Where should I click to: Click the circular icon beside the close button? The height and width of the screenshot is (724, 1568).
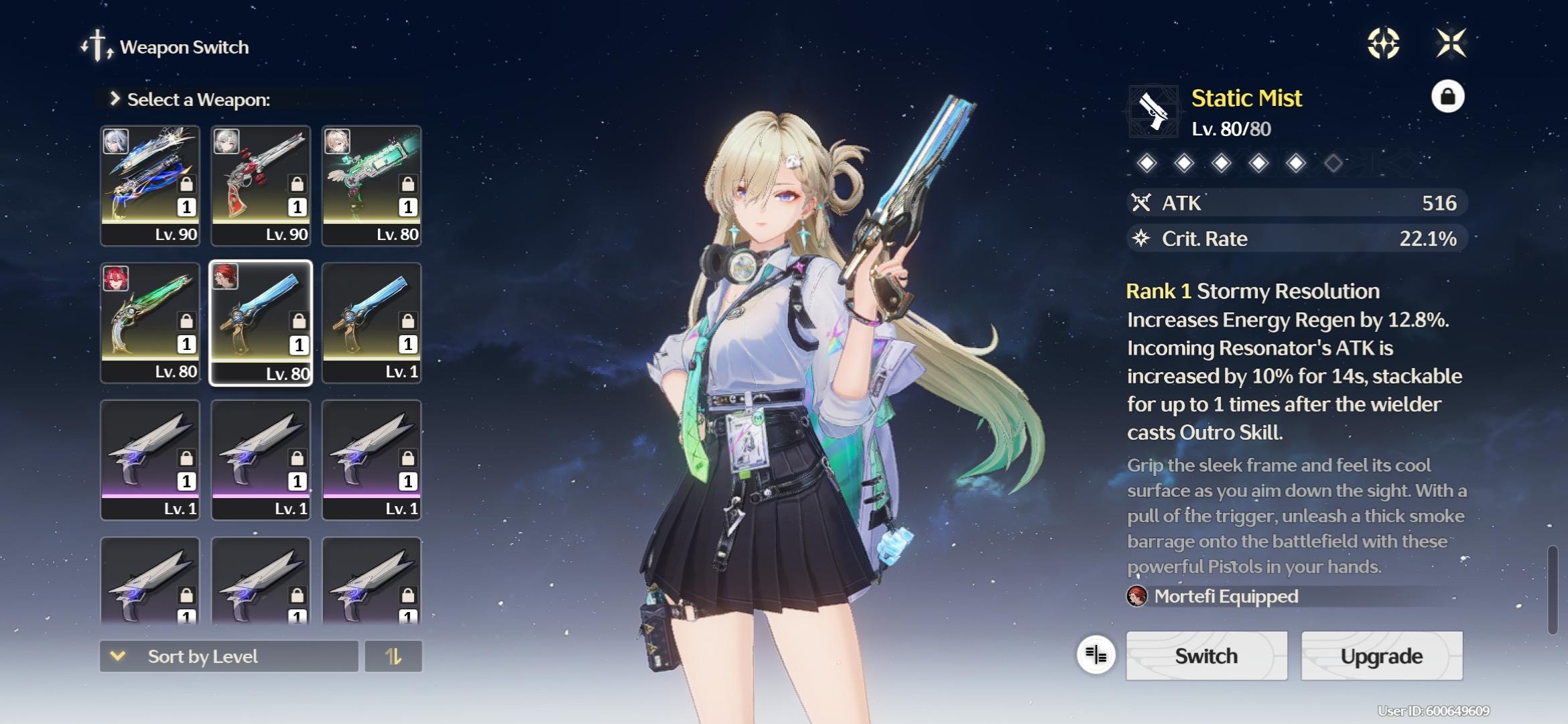point(1383,44)
